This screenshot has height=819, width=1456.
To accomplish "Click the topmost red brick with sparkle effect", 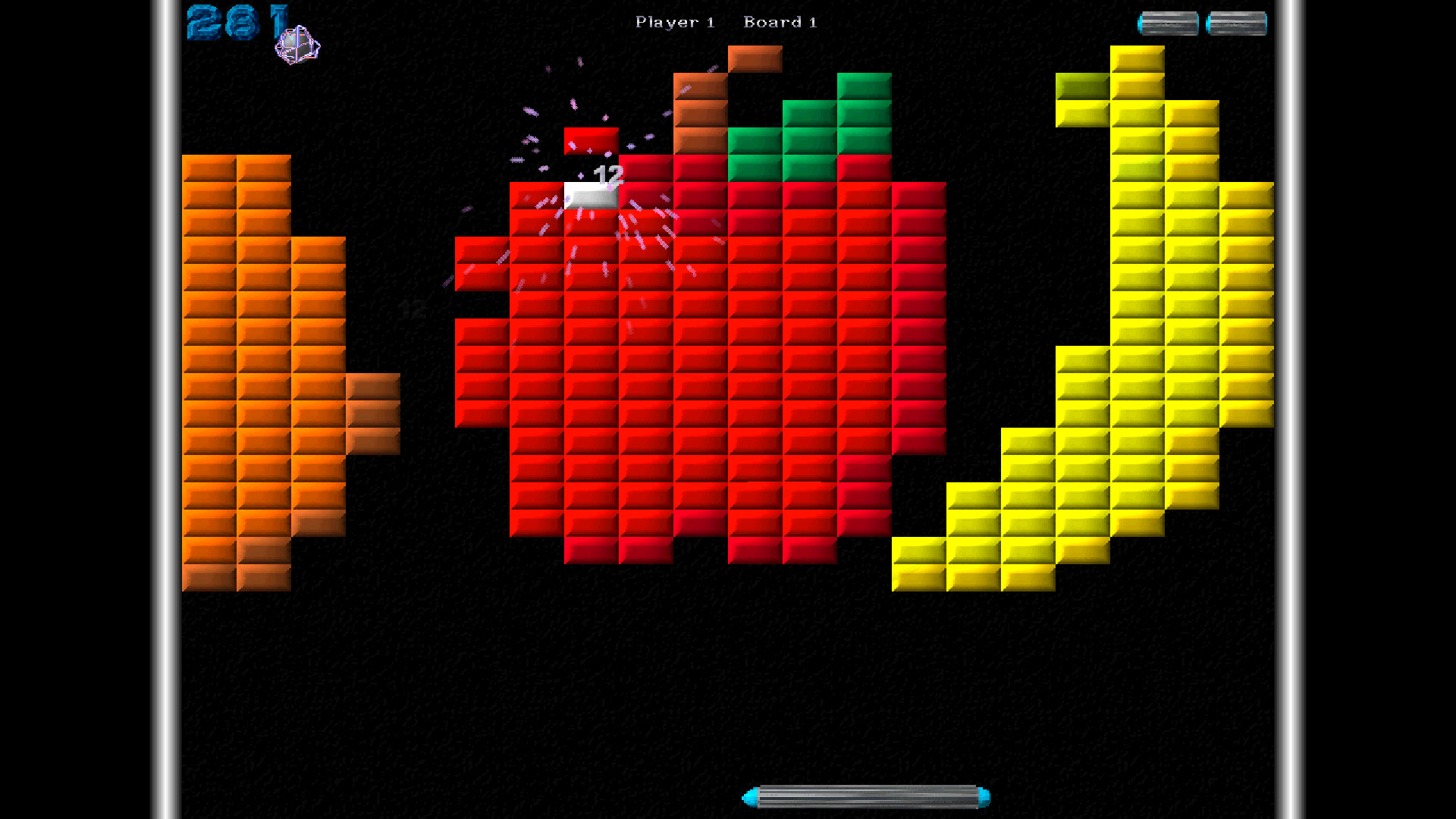I will (591, 140).
